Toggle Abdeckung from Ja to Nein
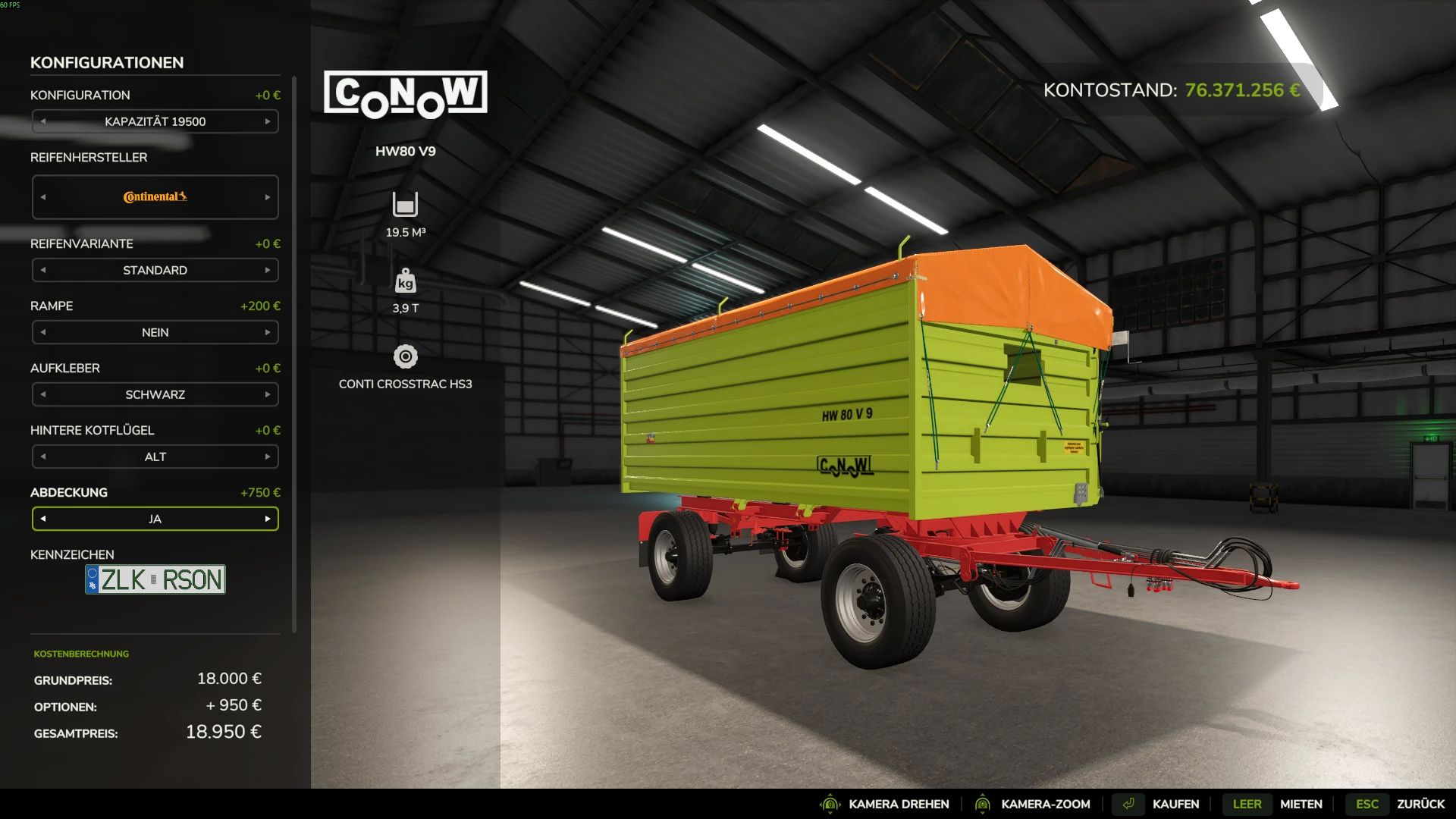Viewport: 1456px width, 819px height. tap(267, 519)
